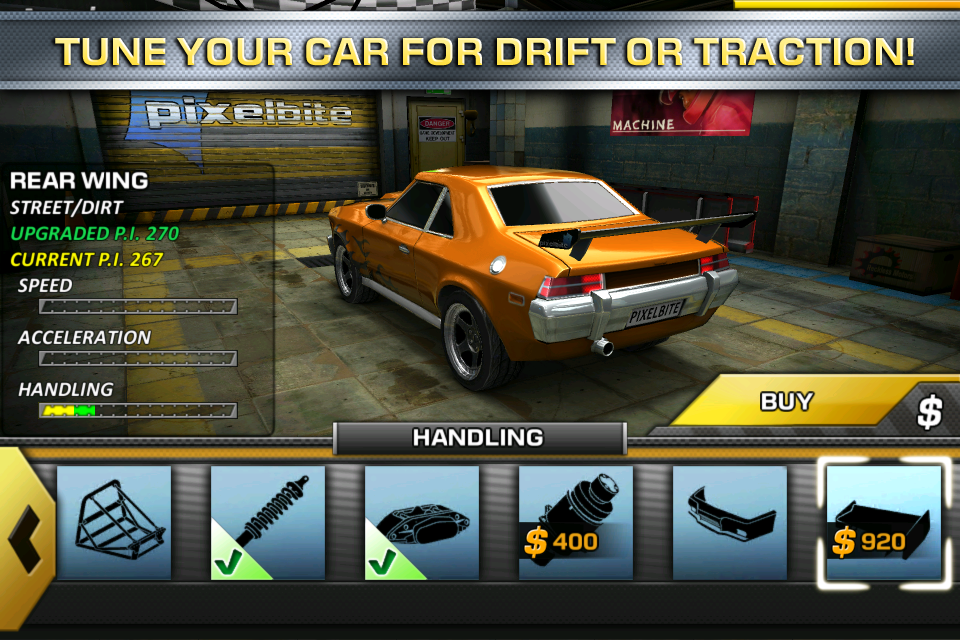Choose the purchased suspension coilover tile
960x640 pixels.
268,522
